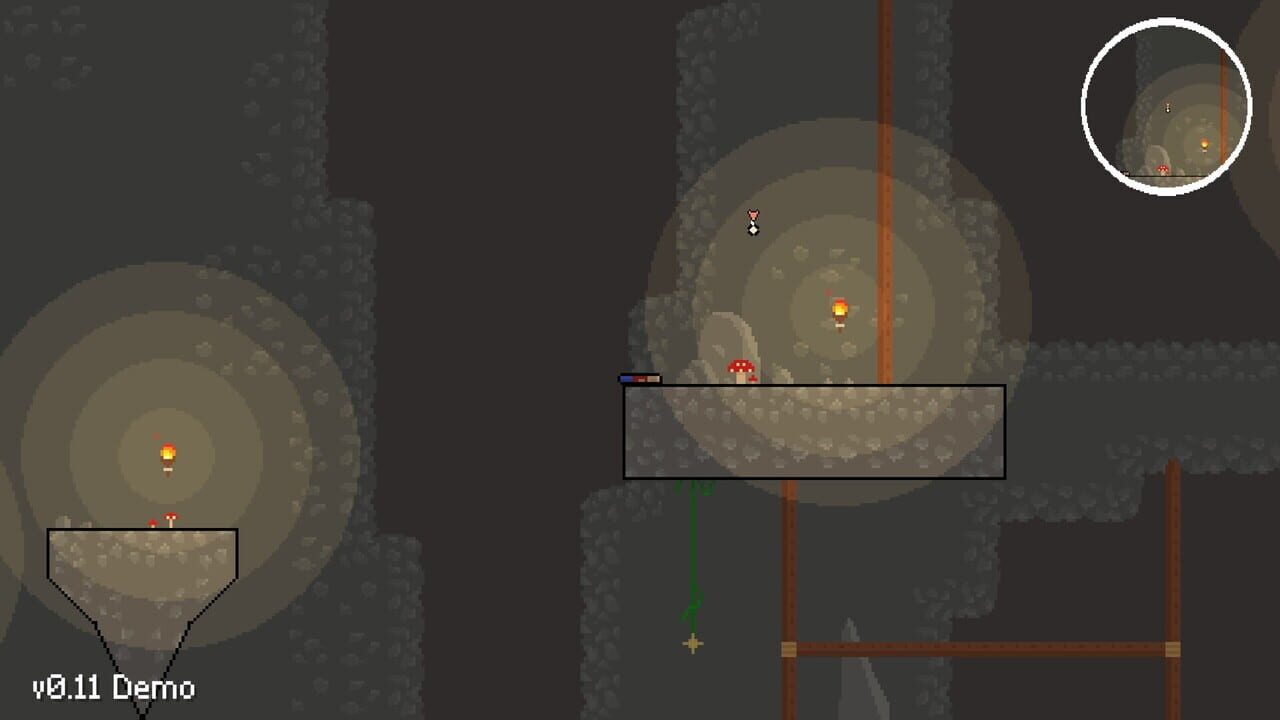This screenshot has width=1280, height=720.
Task: Click the gold cross marker below the vine
Action: (x=691, y=644)
